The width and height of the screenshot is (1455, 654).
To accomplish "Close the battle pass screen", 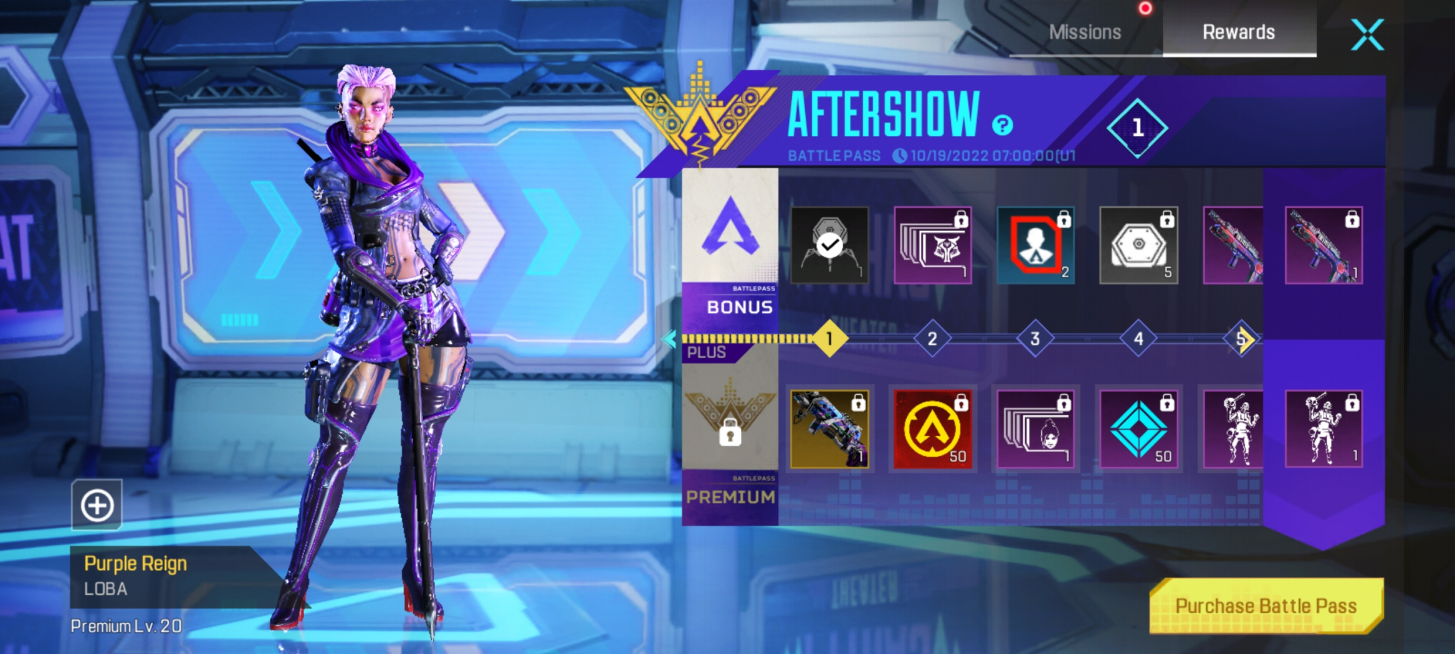I will (x=1367, y=34).
